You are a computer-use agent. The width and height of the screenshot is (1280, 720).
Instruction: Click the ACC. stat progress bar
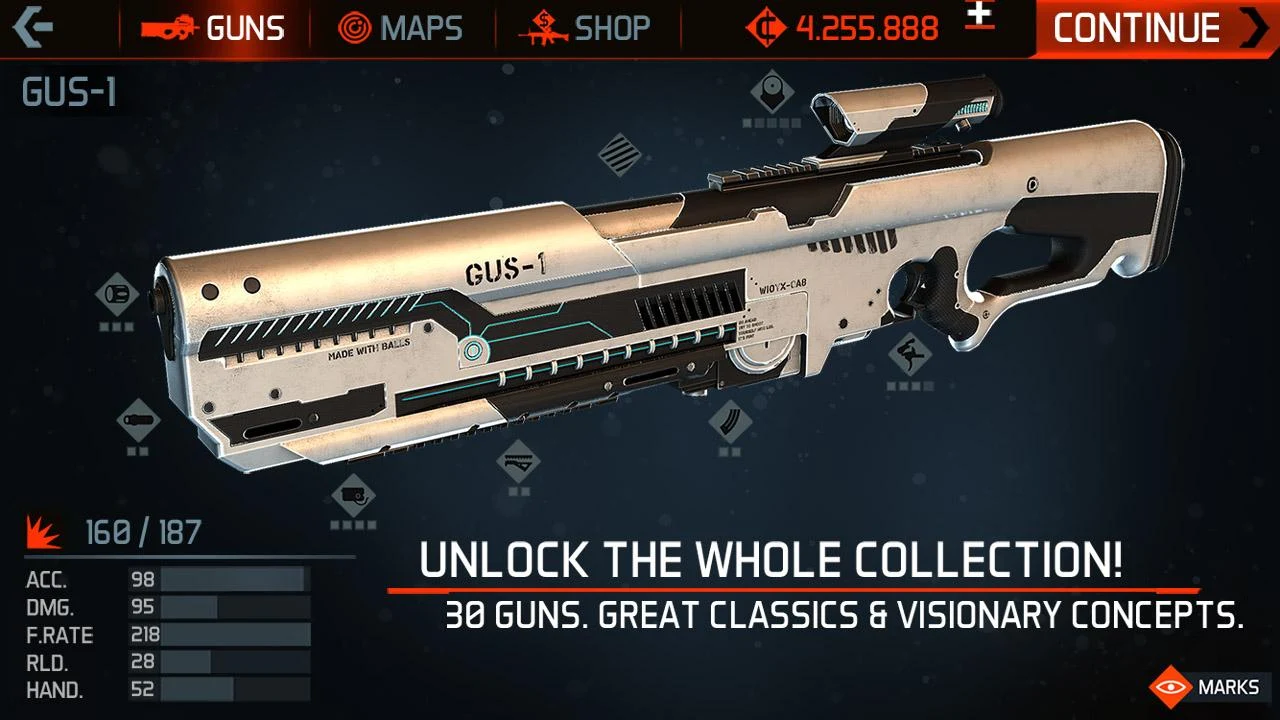tap(235, 577)
